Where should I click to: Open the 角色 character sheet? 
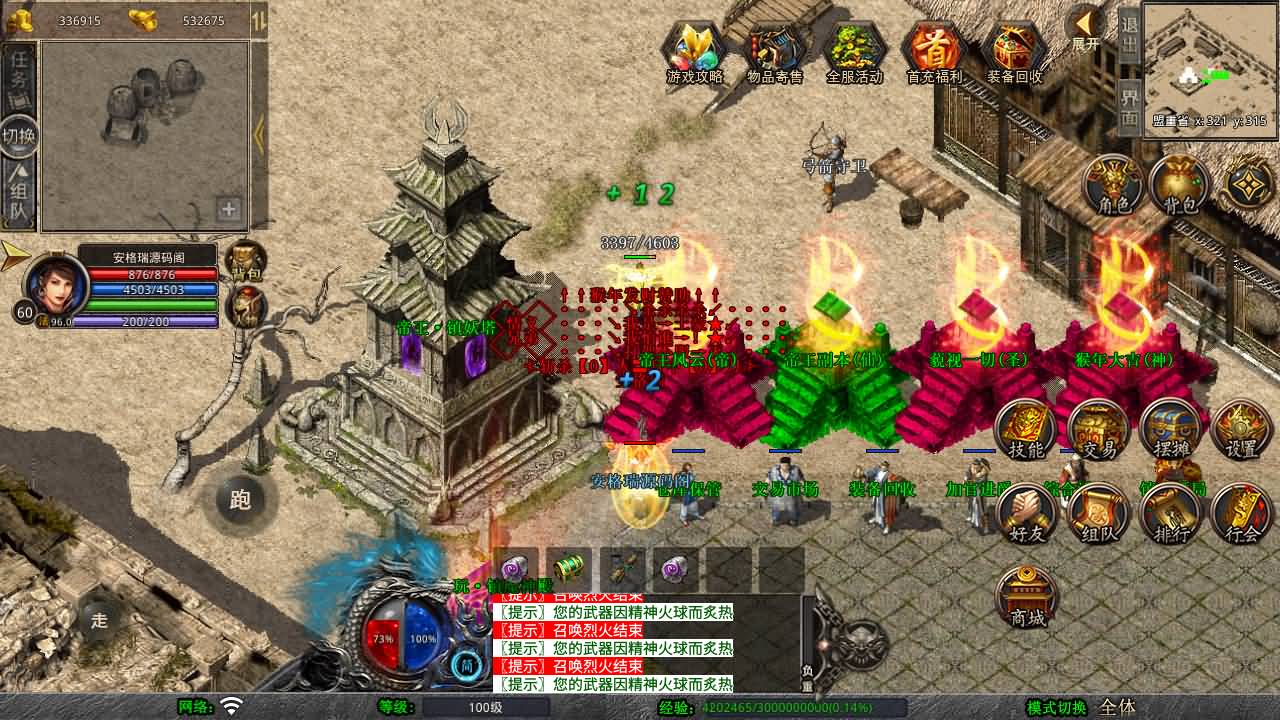tap(1114, 185)
